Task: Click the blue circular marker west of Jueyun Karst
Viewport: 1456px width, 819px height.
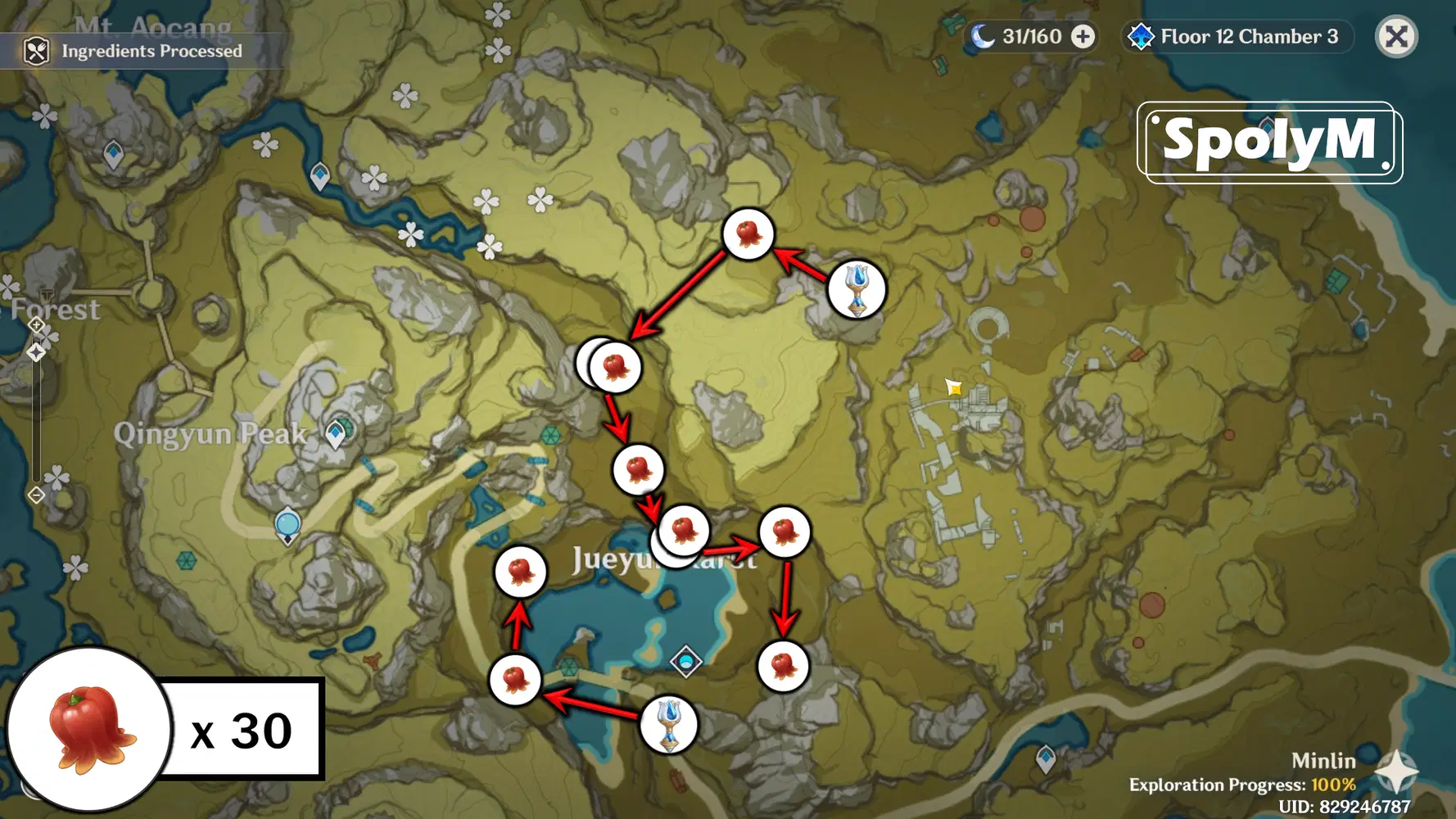Action: tap(287, 525)
